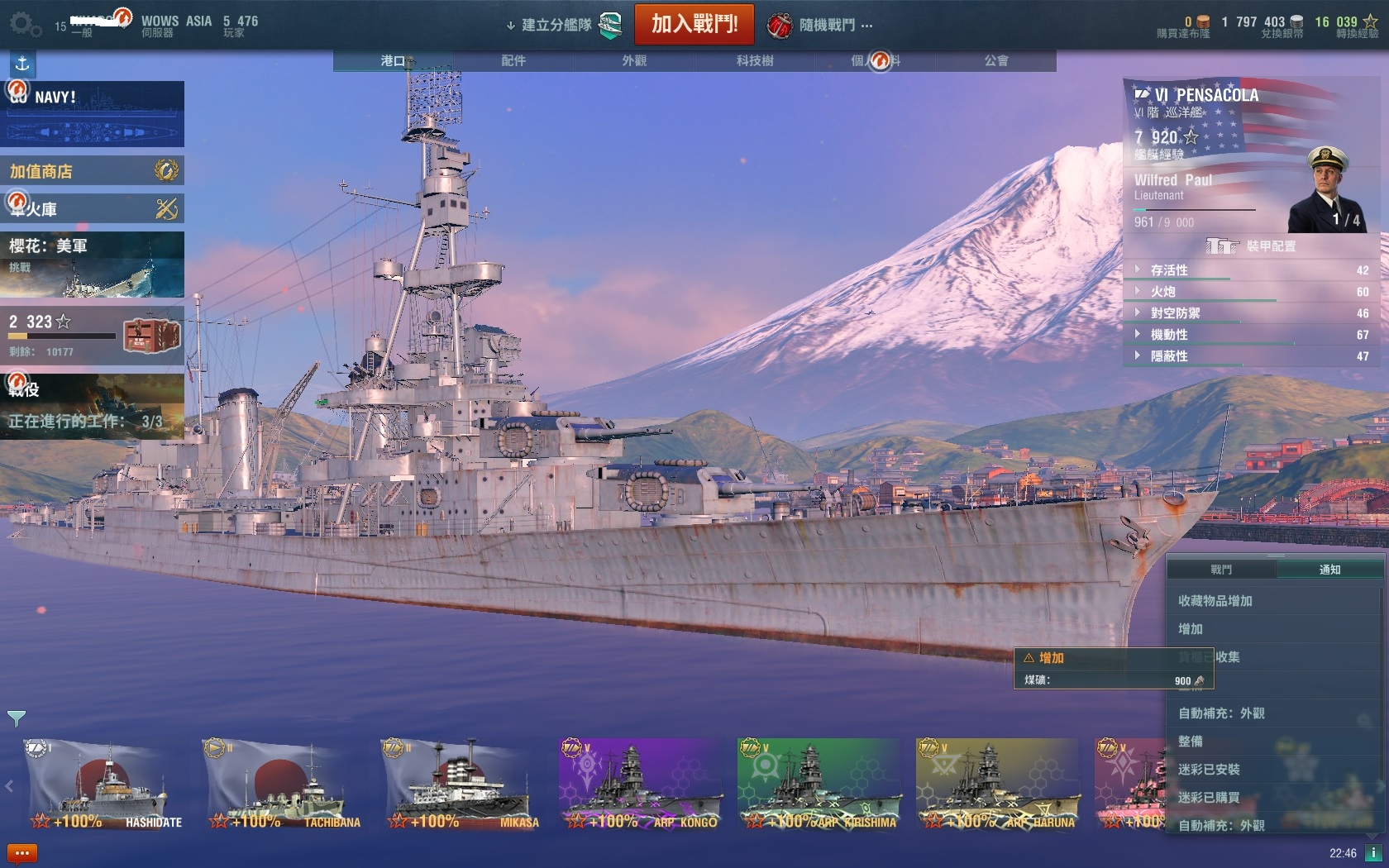Open commander Wilfred Paul's portrait
Screen dimensions: 1389x868
(1325, 190)
